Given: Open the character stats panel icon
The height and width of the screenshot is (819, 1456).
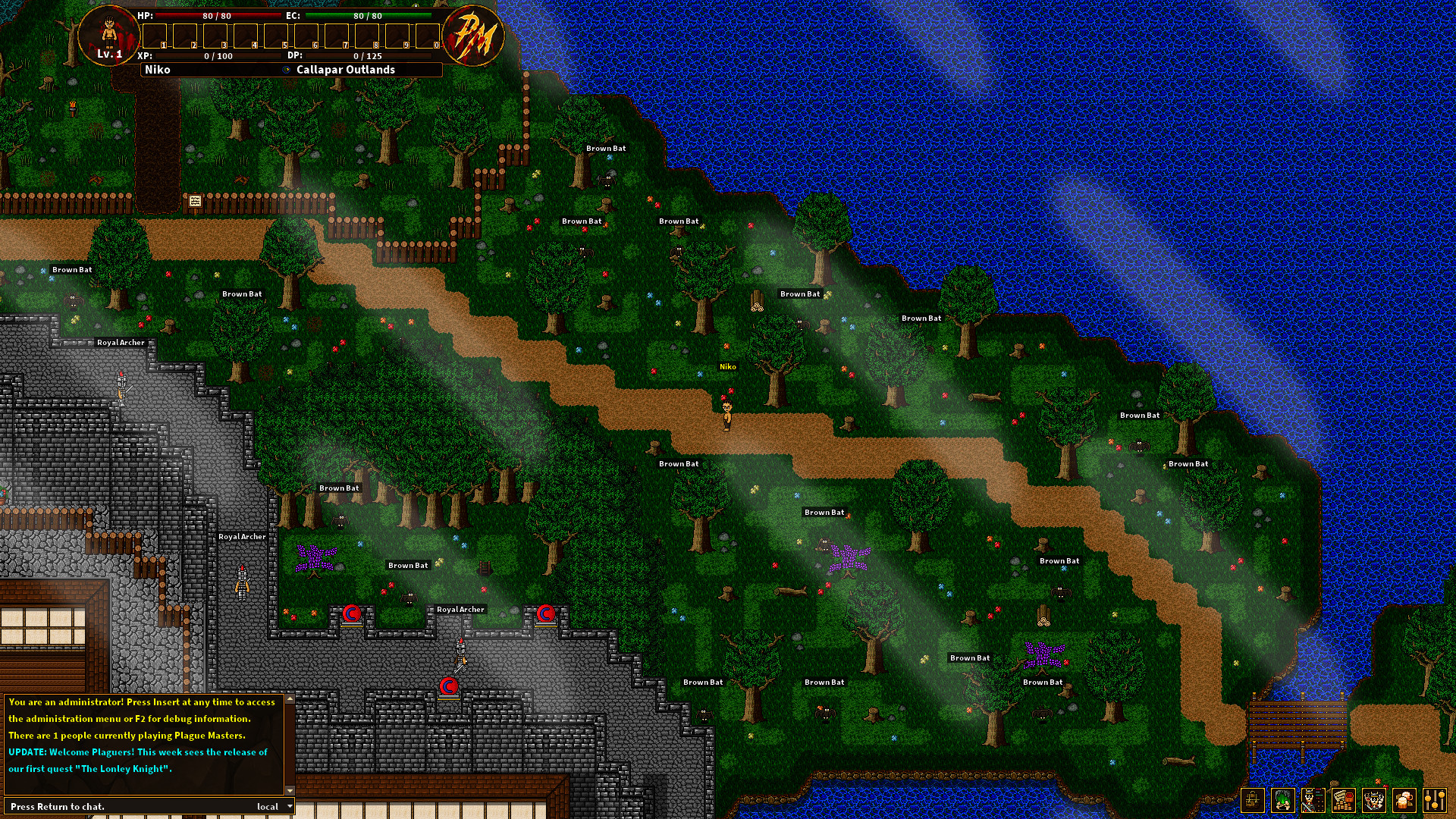Looking at the screenshot, I should coord(1313,800).
